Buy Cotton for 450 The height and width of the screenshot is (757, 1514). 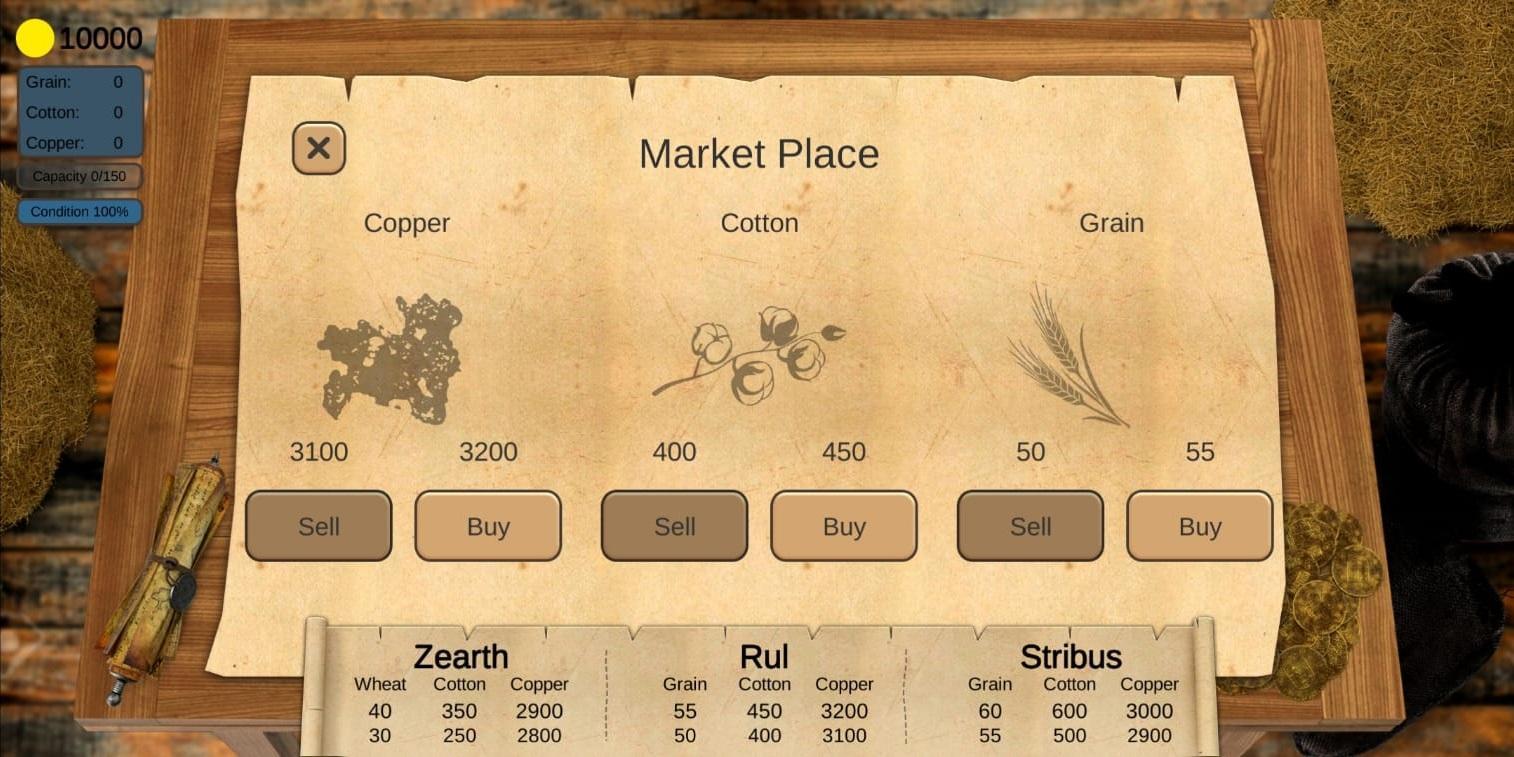point(843,525)
